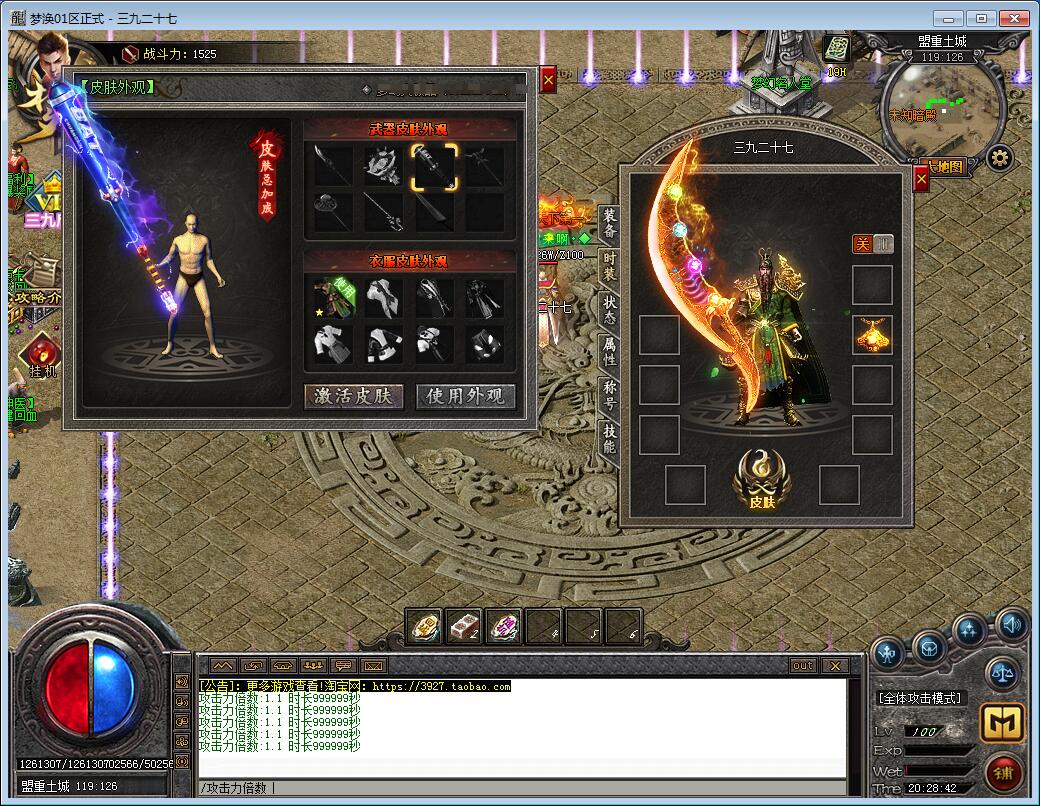Screen dimensions: 1040x806
Task: Show the 状态 status tab
Action: pos(609,310)
